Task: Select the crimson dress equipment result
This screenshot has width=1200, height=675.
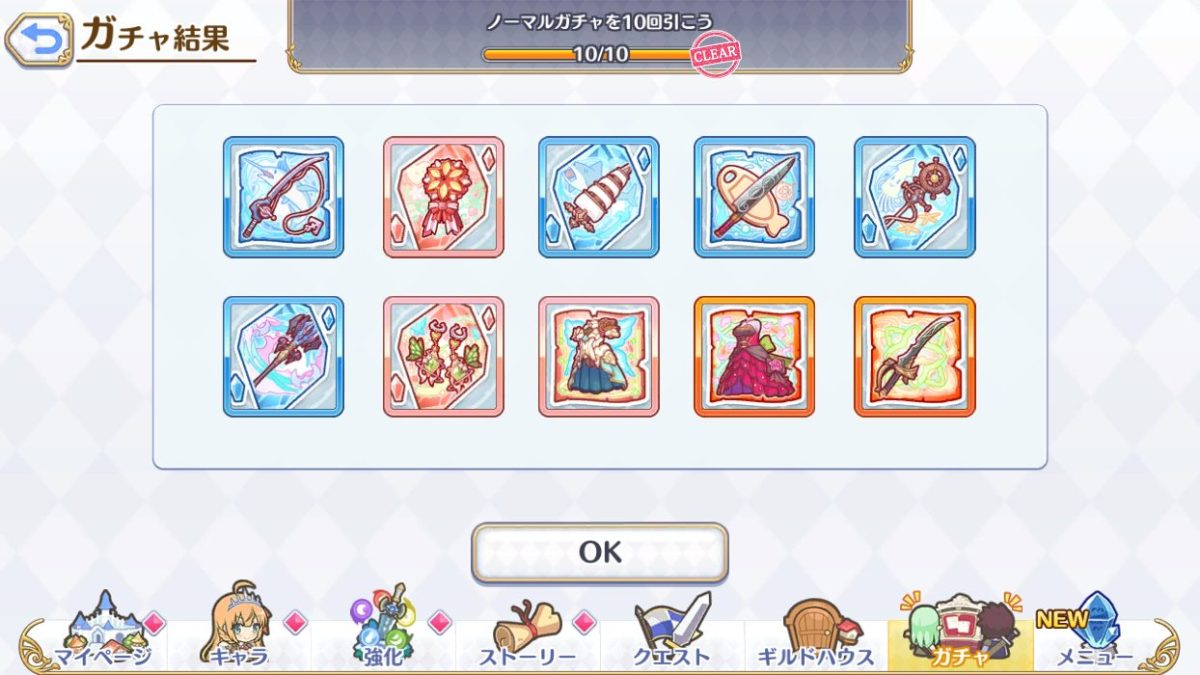Action: tap(754, 356)
